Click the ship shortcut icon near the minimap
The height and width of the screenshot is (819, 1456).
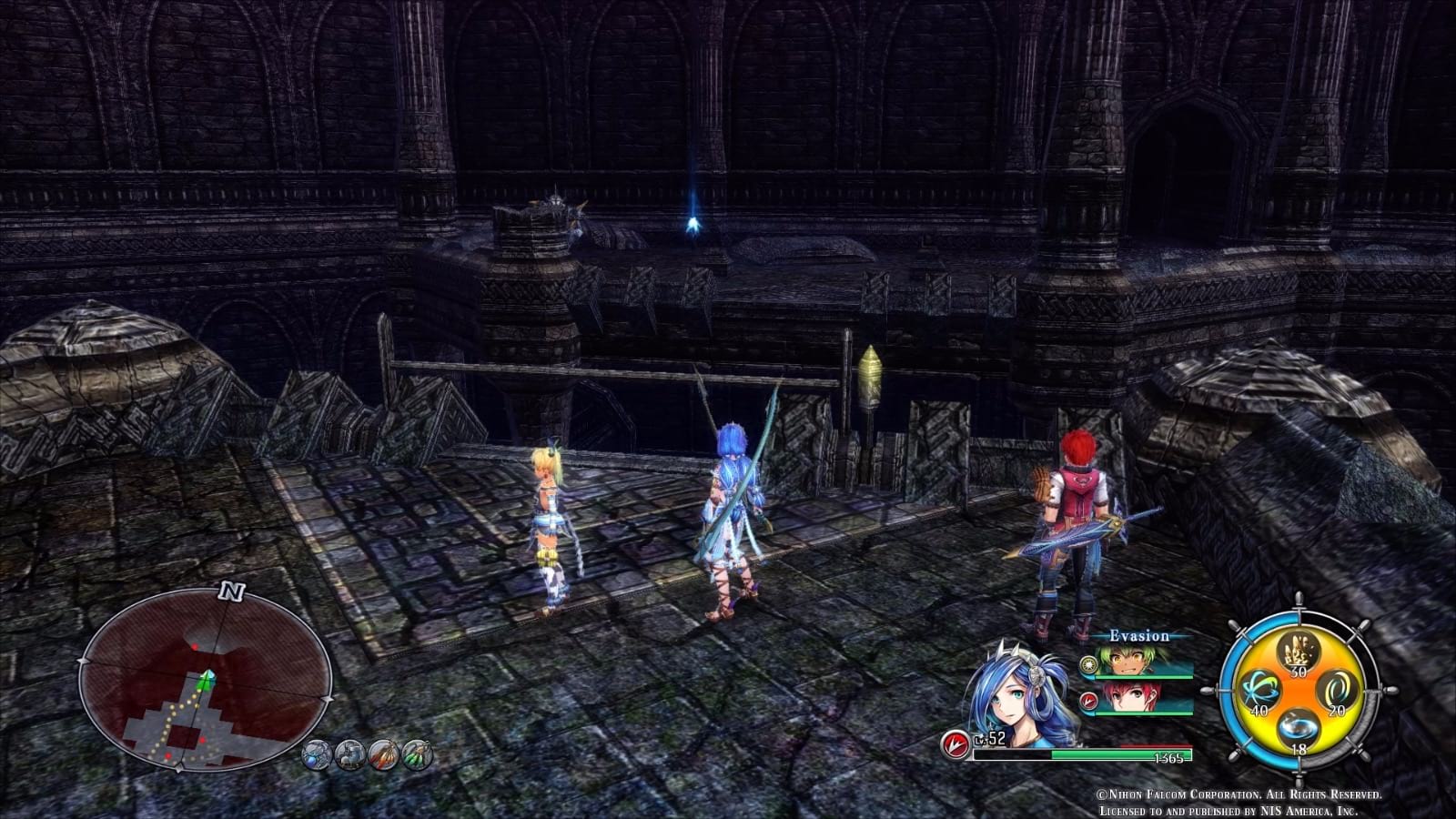click(x=350, y=754)
